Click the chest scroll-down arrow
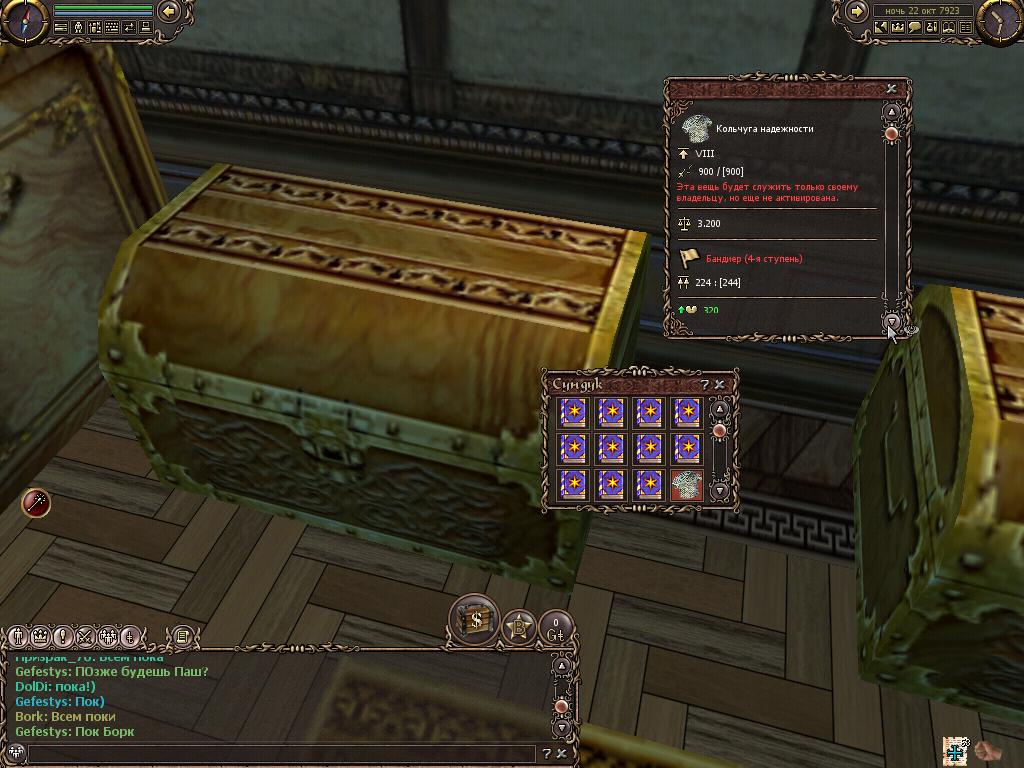 pos(719,490)
